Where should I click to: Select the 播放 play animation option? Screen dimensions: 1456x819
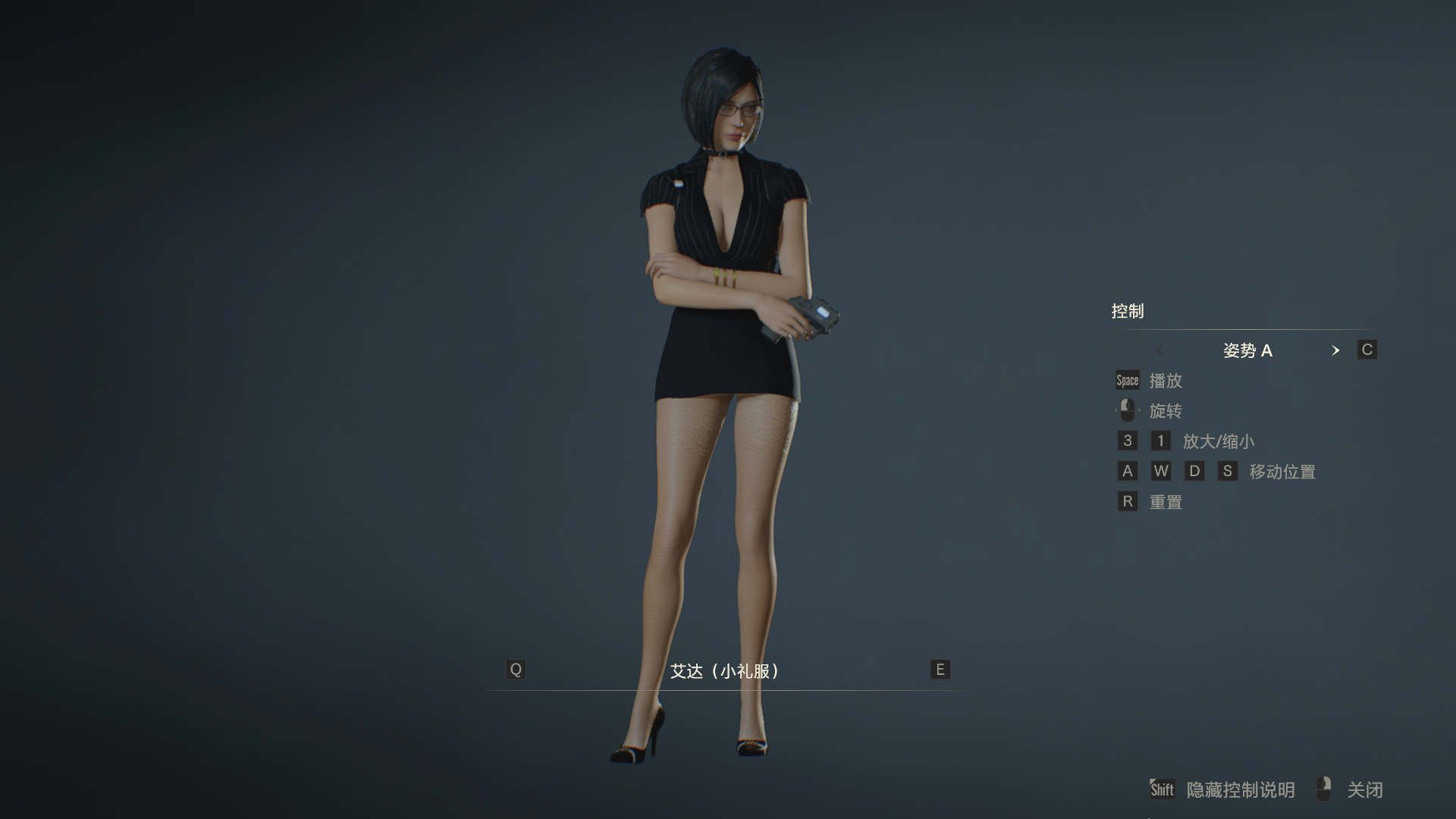(x=1165, y=381)
